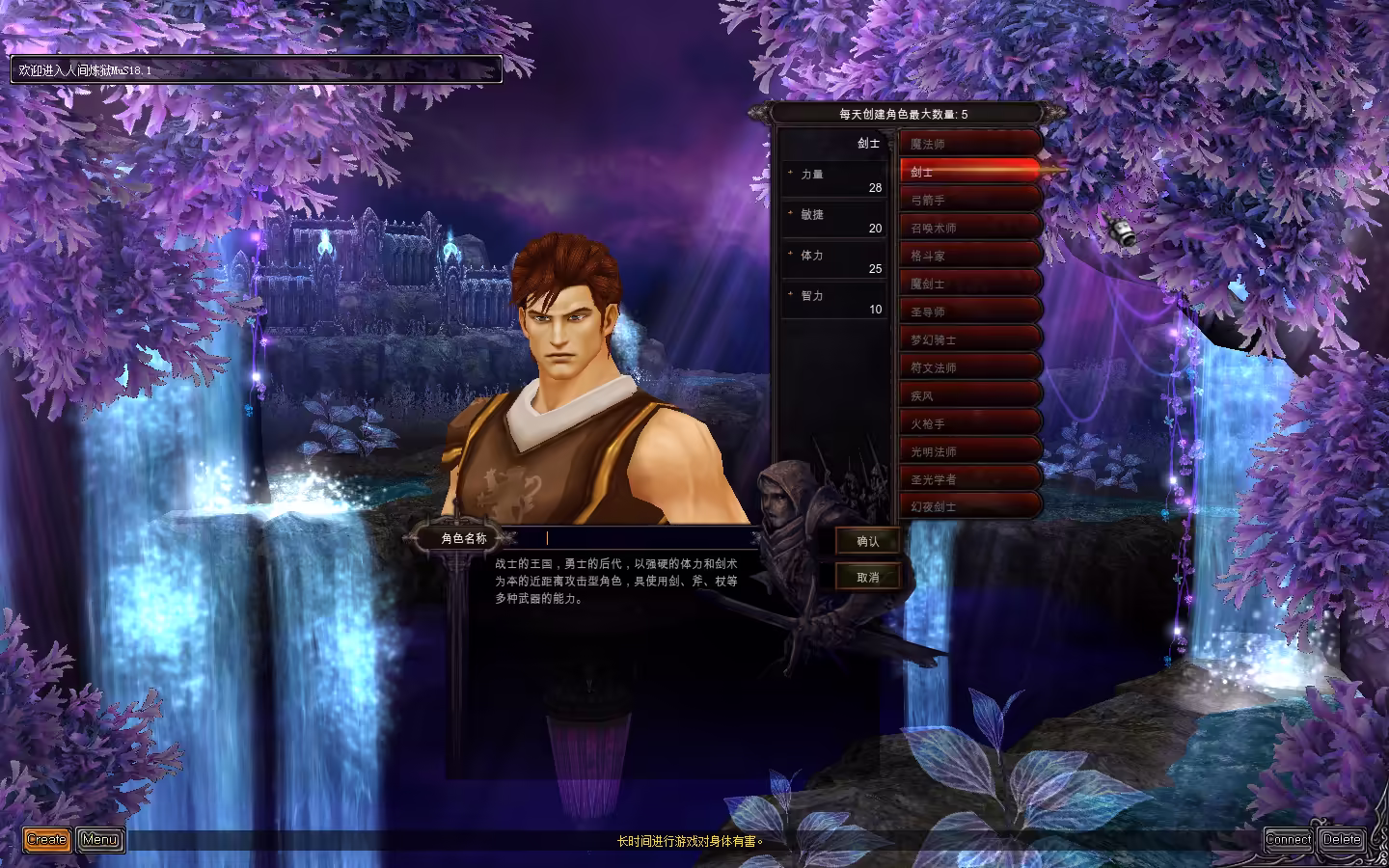The image size is (1389, 868).
Task: Choose the 格斗家 class
Action: 969,256
